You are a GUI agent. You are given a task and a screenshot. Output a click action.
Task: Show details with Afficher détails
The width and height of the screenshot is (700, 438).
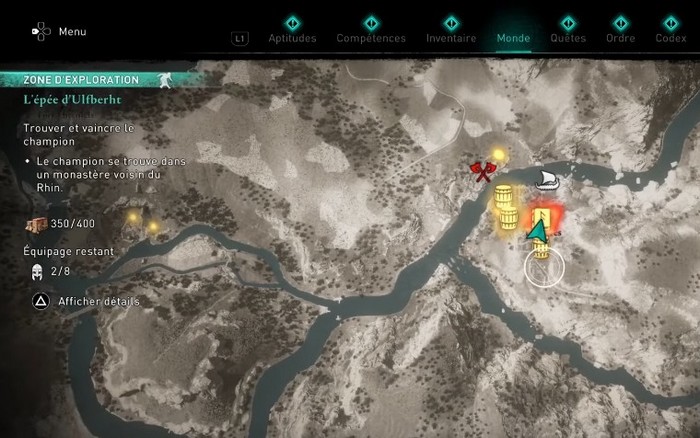[86, 301]
